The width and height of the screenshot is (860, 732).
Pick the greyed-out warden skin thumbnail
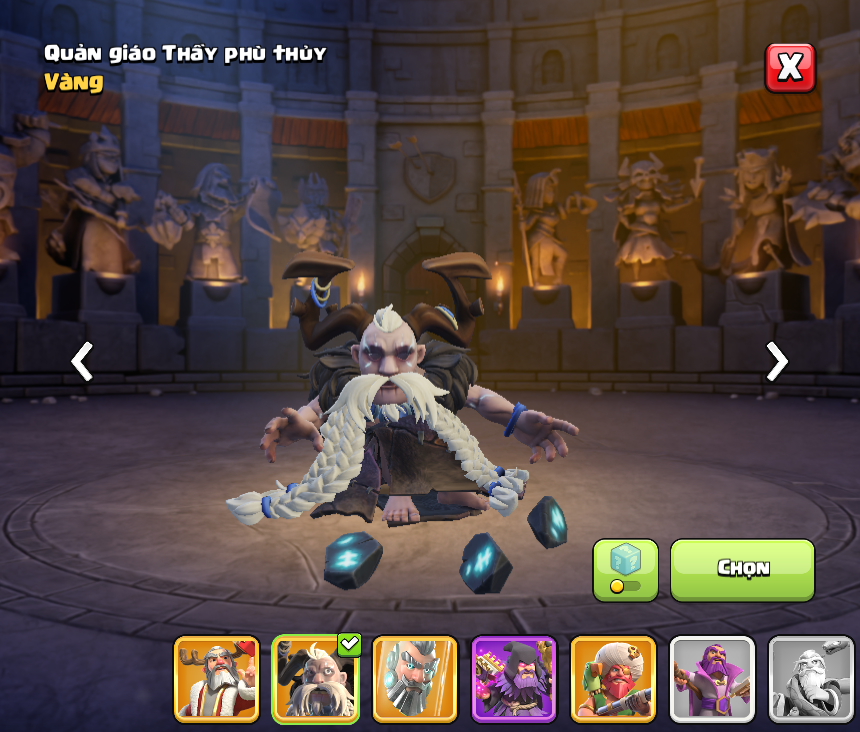click(811, 679)
